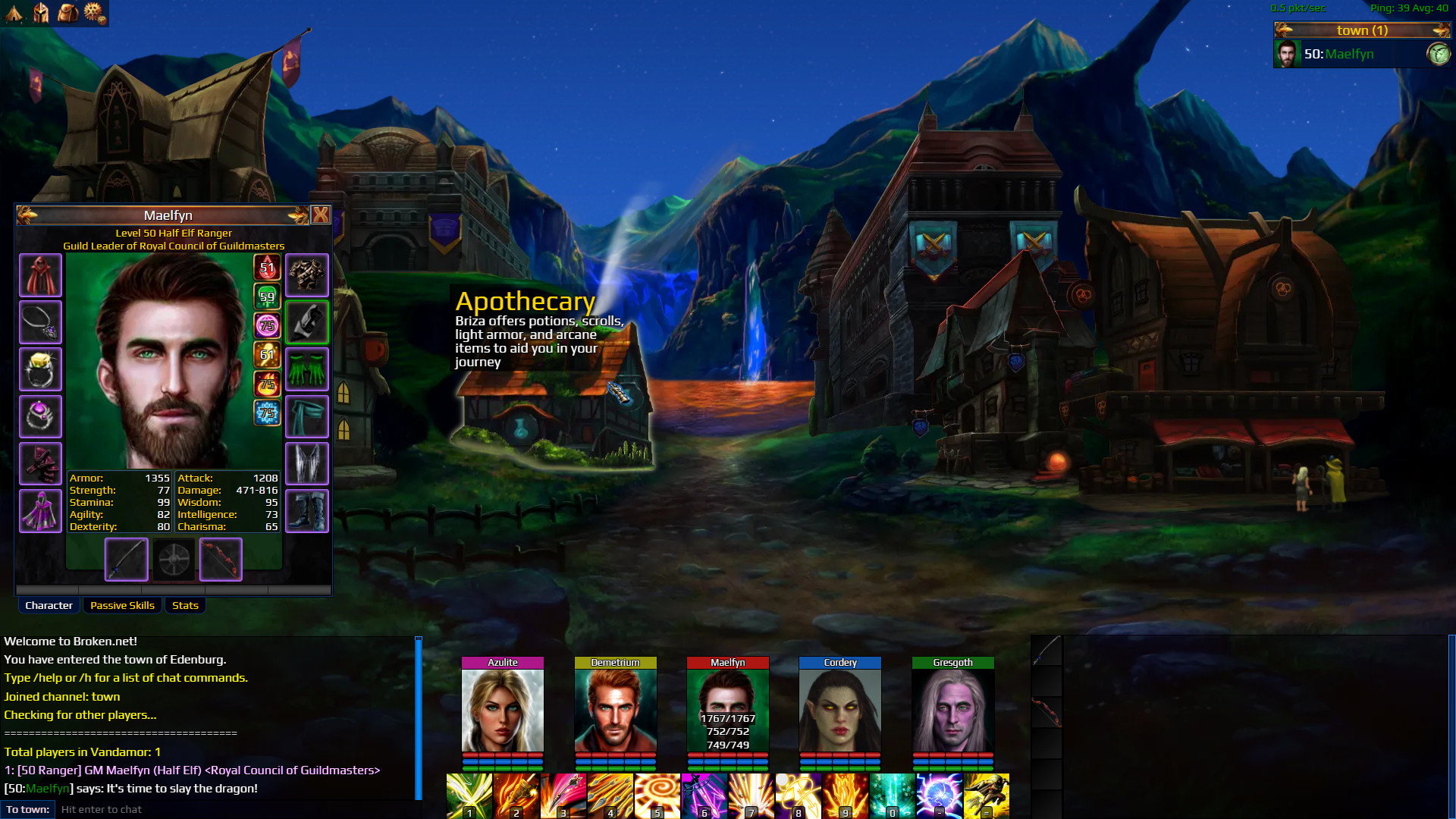Switch to the Passive Skills tab
The height and width of the screenshot is (819, 1456).
122,605
